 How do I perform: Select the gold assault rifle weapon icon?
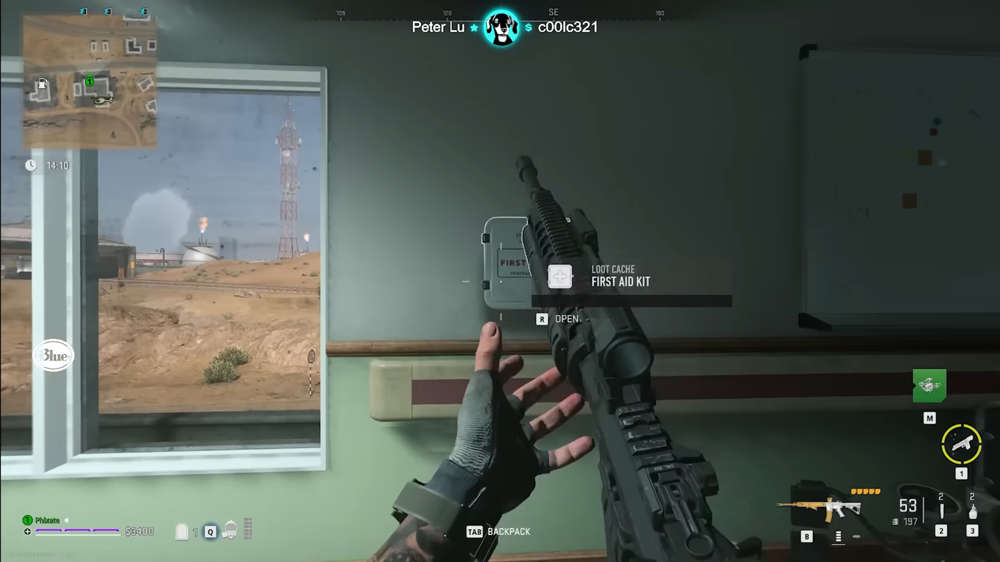[818, 507]
